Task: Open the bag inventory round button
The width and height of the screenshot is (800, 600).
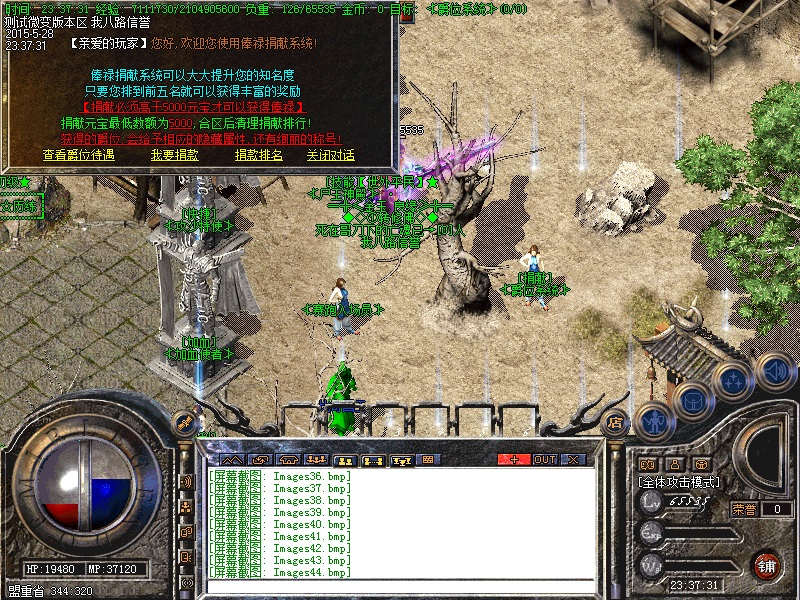Action: (692, 402)
